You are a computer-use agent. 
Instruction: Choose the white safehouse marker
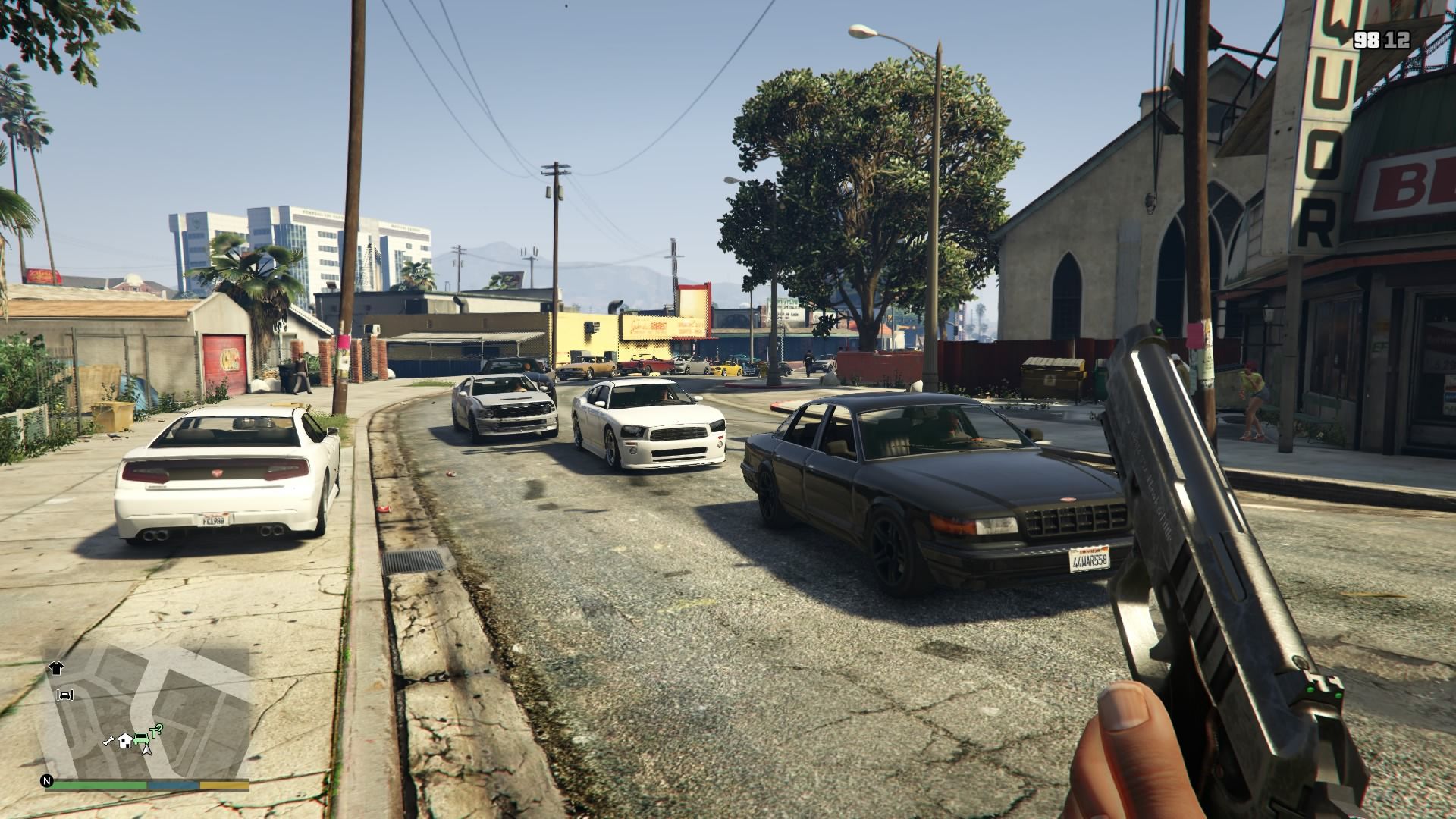pyautogui.click(x=124, y=739)
